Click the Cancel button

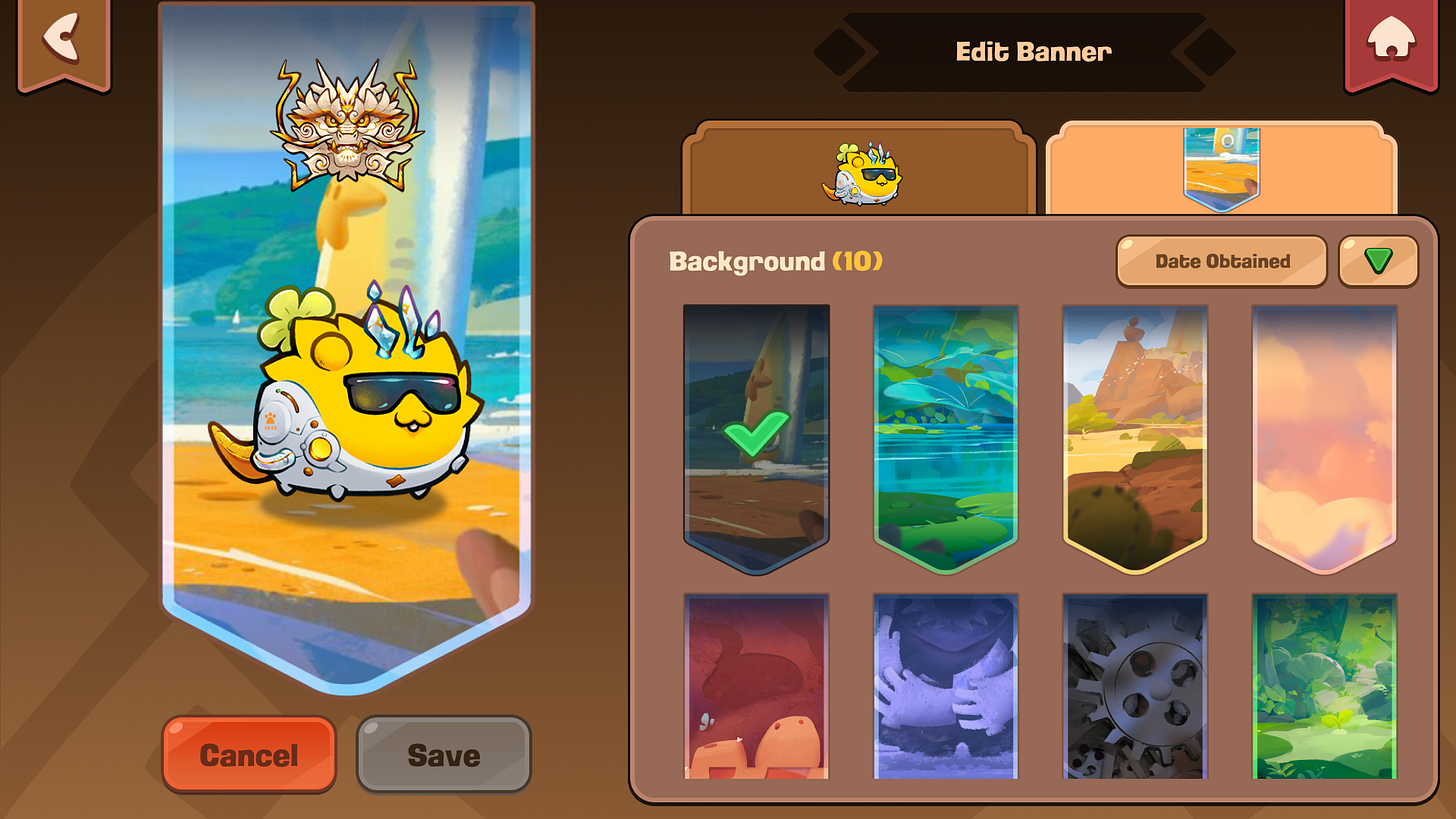[248, 755]
